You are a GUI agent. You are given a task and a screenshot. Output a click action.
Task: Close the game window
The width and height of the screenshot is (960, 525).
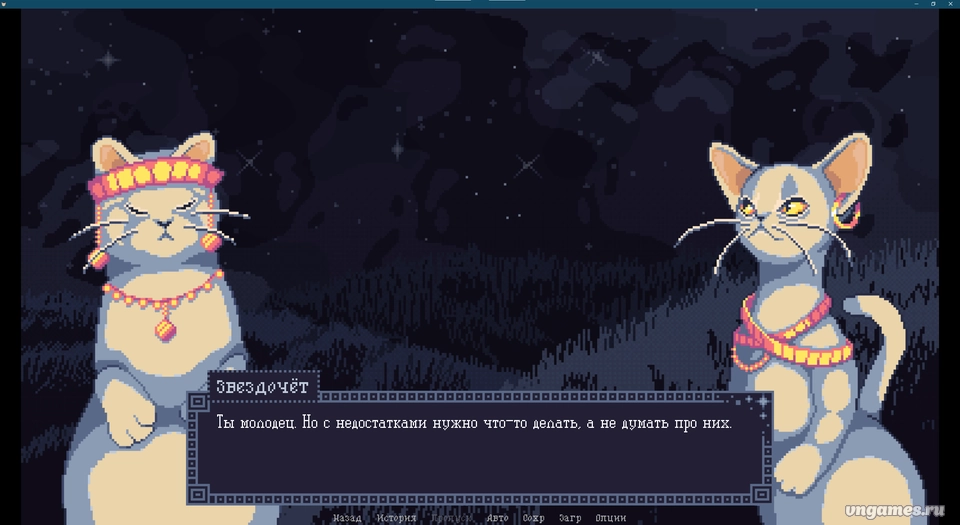point(949,4)
